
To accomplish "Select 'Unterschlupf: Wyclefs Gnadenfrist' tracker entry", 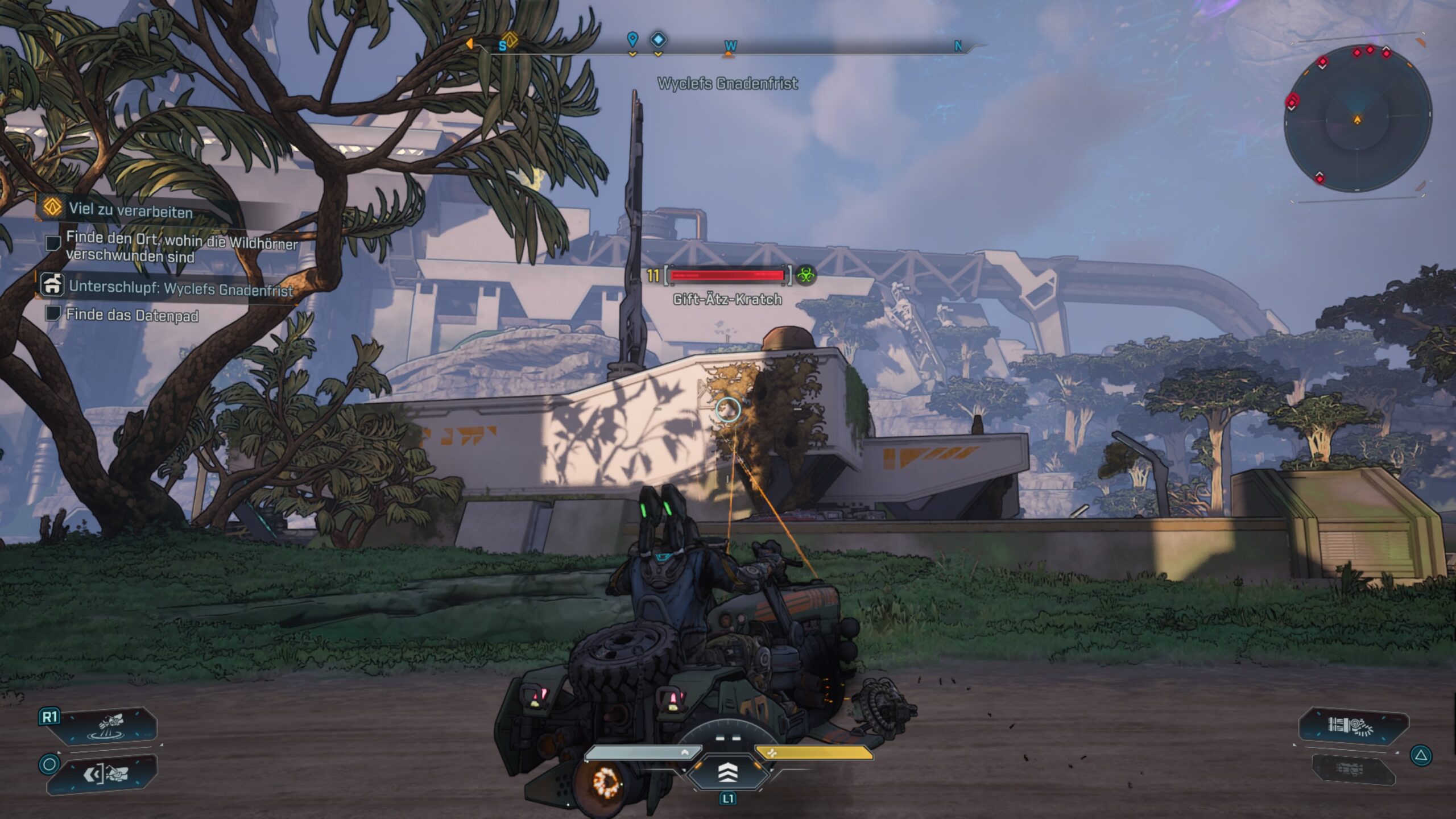I will tap(180, 288).
